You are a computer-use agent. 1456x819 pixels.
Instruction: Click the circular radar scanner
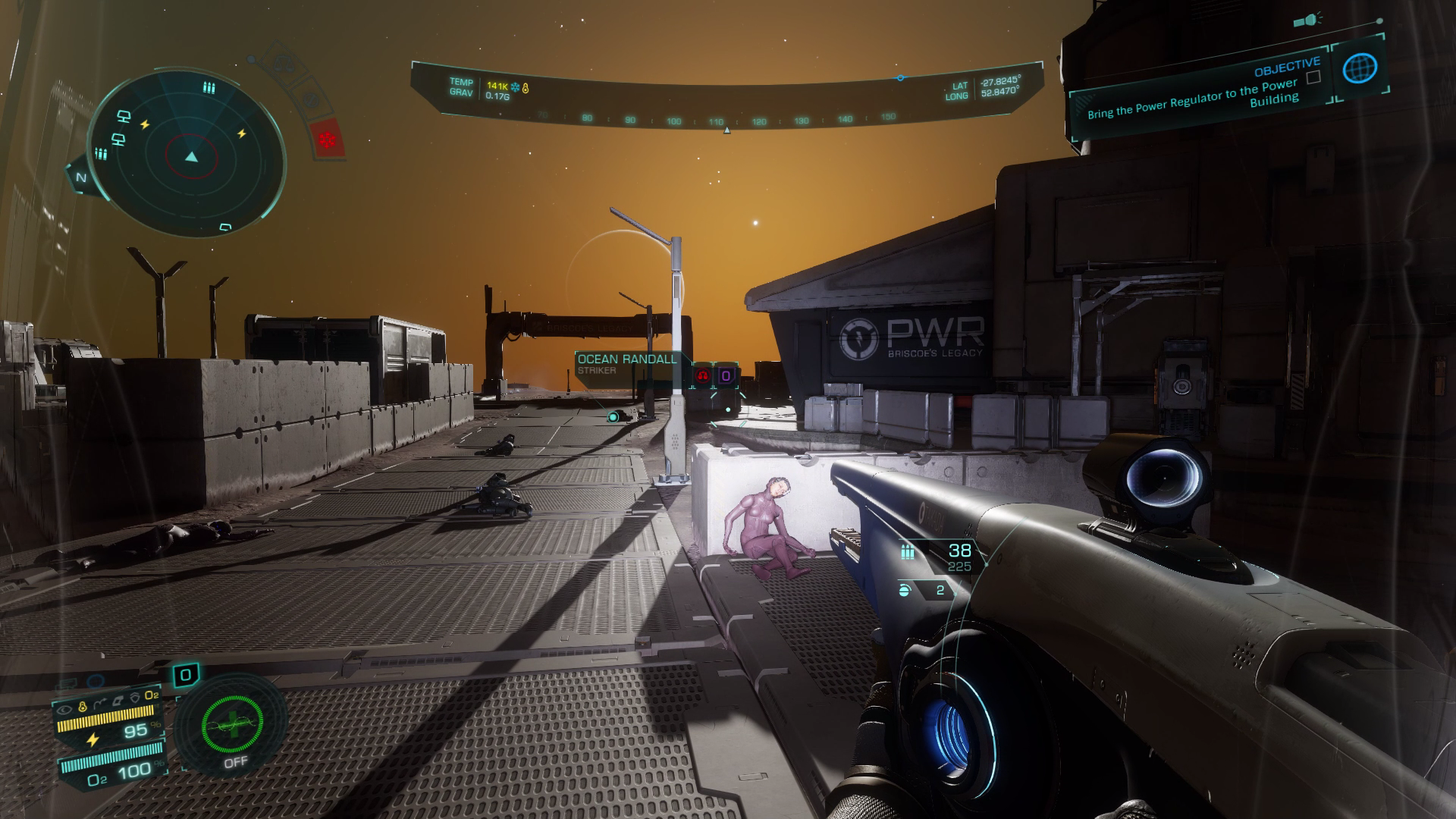click(x=187, y=155)
